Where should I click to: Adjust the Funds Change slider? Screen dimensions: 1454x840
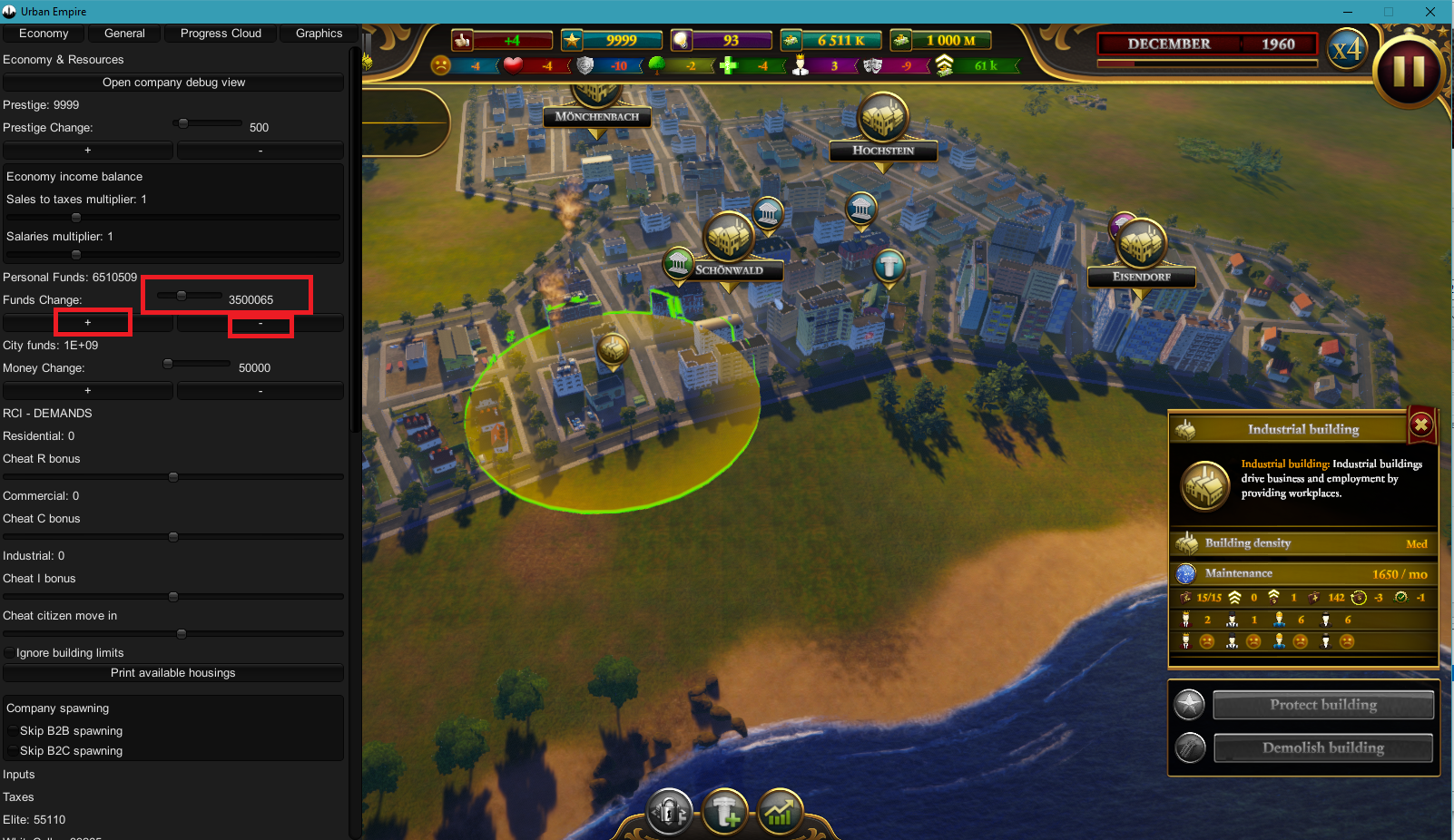(182, 296)
